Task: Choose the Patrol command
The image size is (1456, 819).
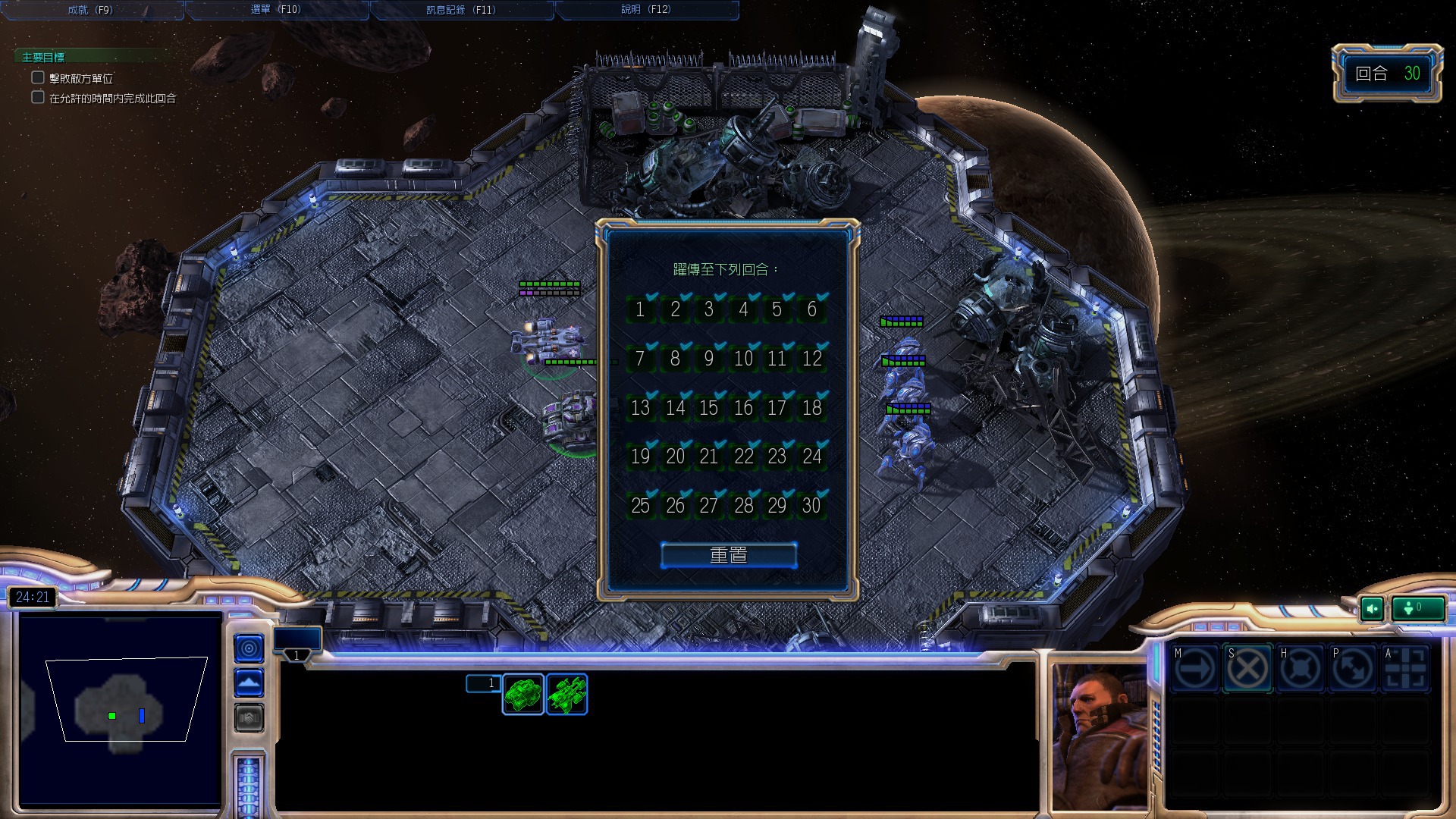Action: 1353,669
